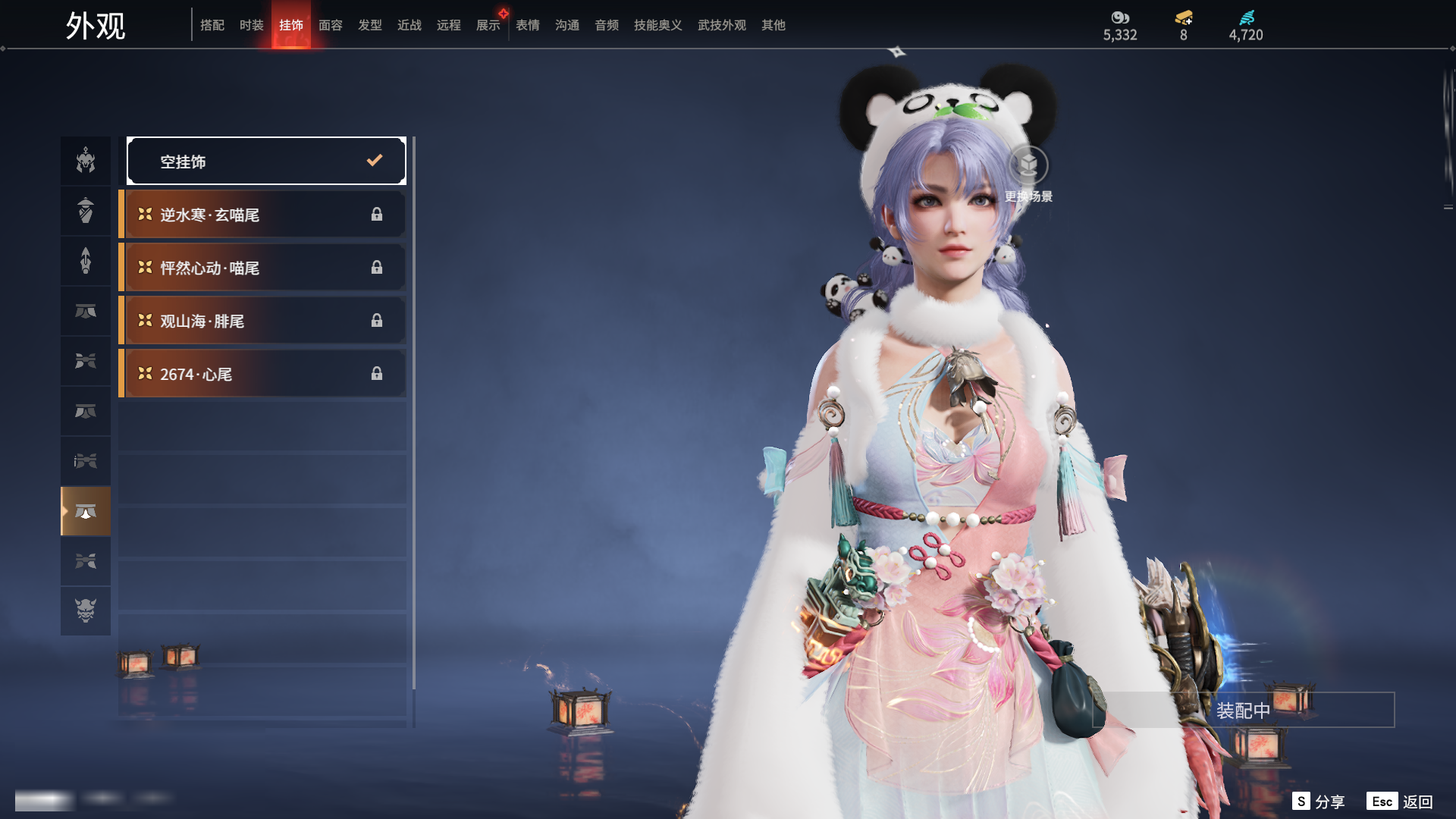Select the 观山海·腓尾 accessory
Image resolution: width=1456 pixels, height=819 pixels.
click(263, 321)
